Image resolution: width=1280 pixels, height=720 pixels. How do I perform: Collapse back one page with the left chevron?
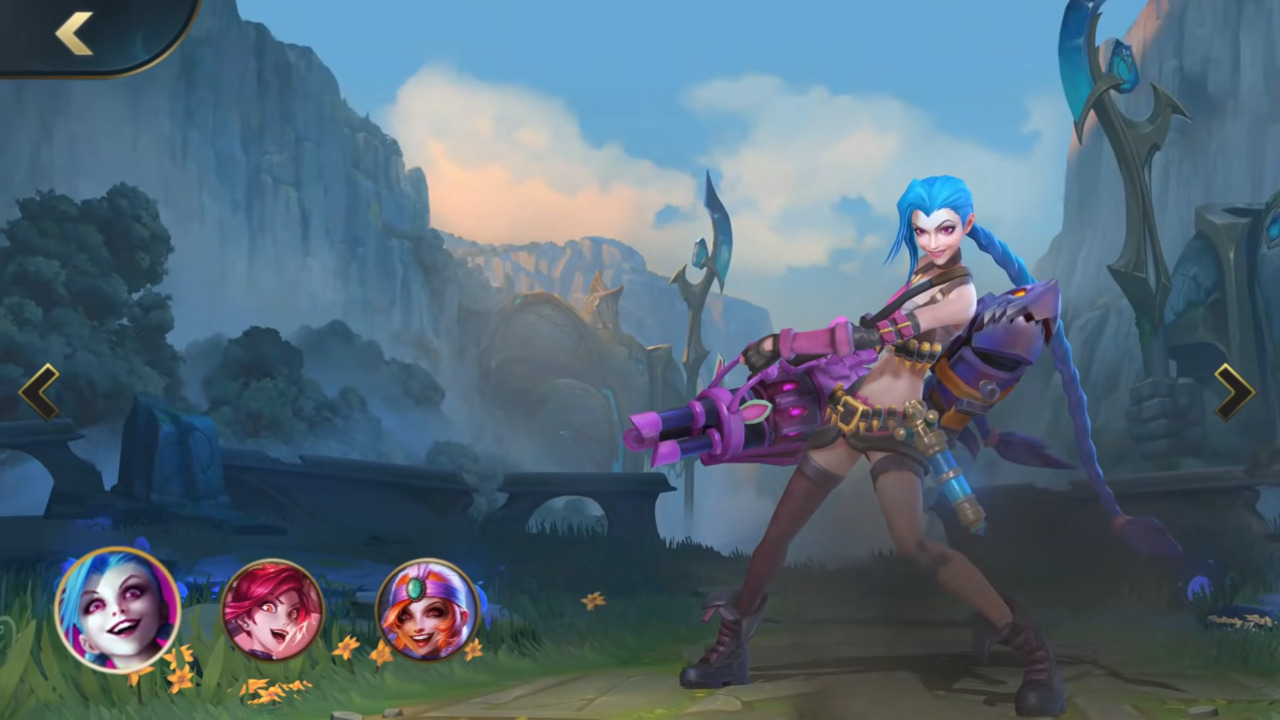tap(38, 392)
